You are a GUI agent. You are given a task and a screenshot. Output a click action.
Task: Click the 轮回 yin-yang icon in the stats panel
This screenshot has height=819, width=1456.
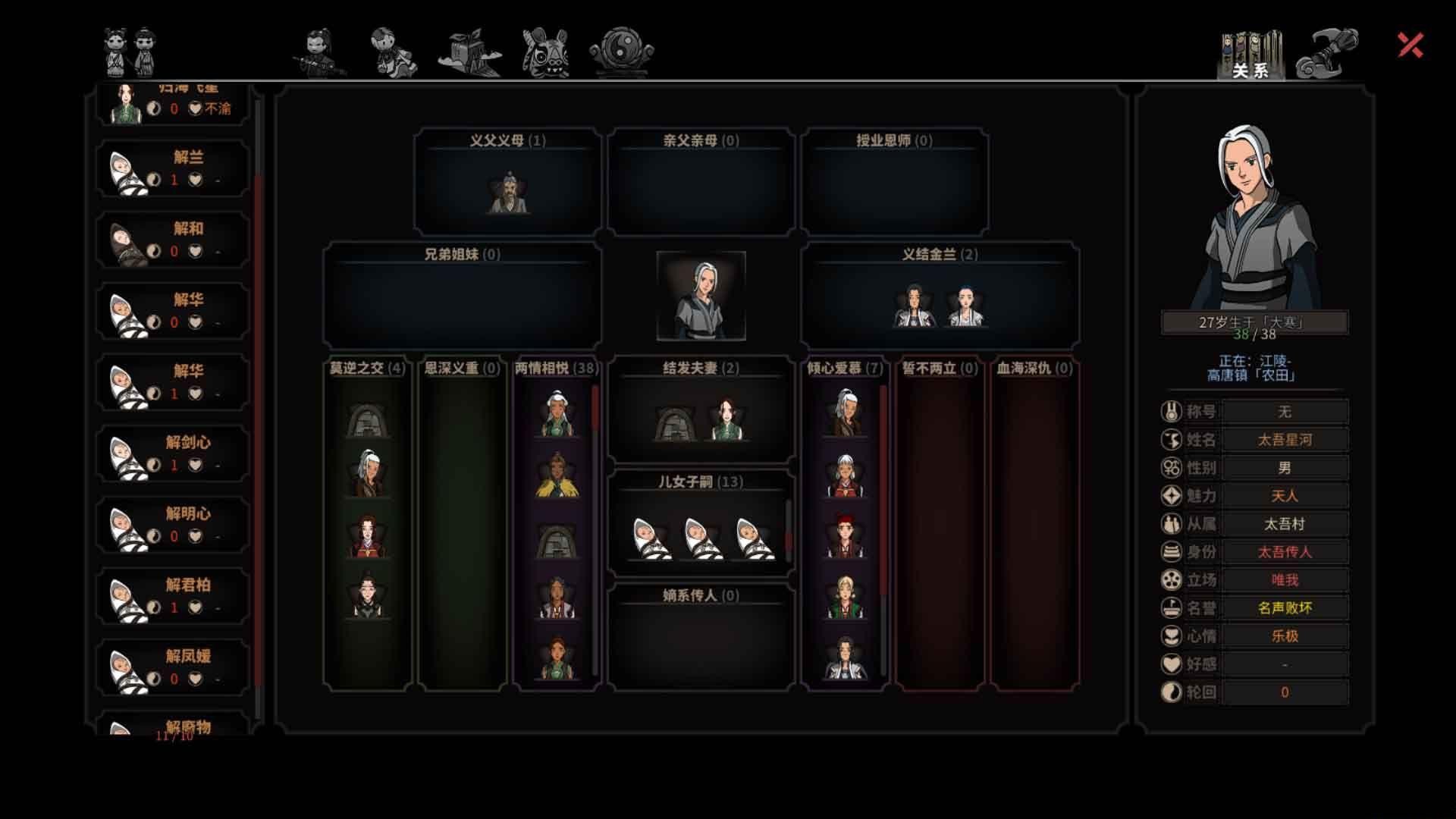click(1172, 692)
